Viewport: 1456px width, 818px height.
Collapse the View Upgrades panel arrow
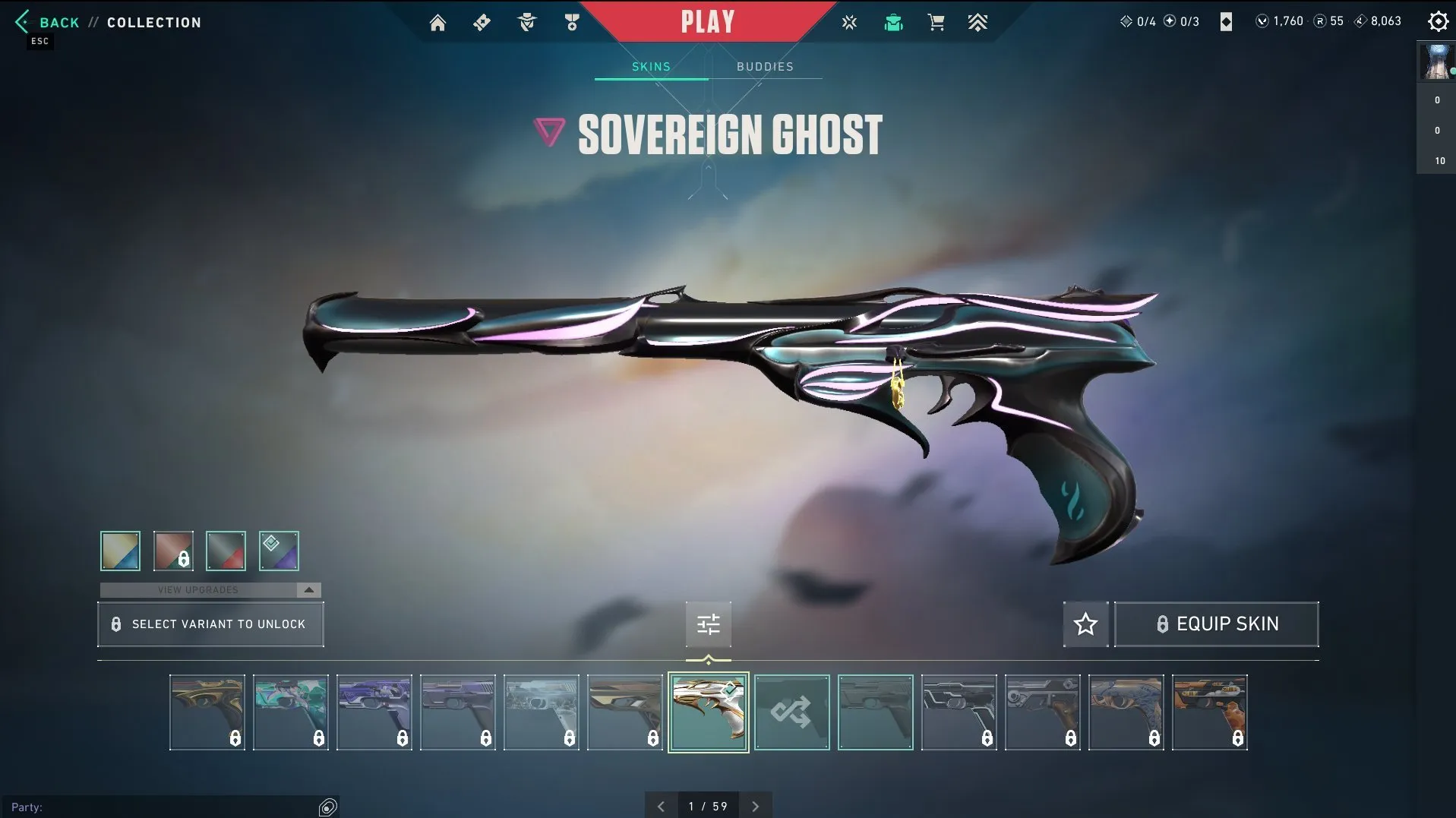click(x=309, y=589)
